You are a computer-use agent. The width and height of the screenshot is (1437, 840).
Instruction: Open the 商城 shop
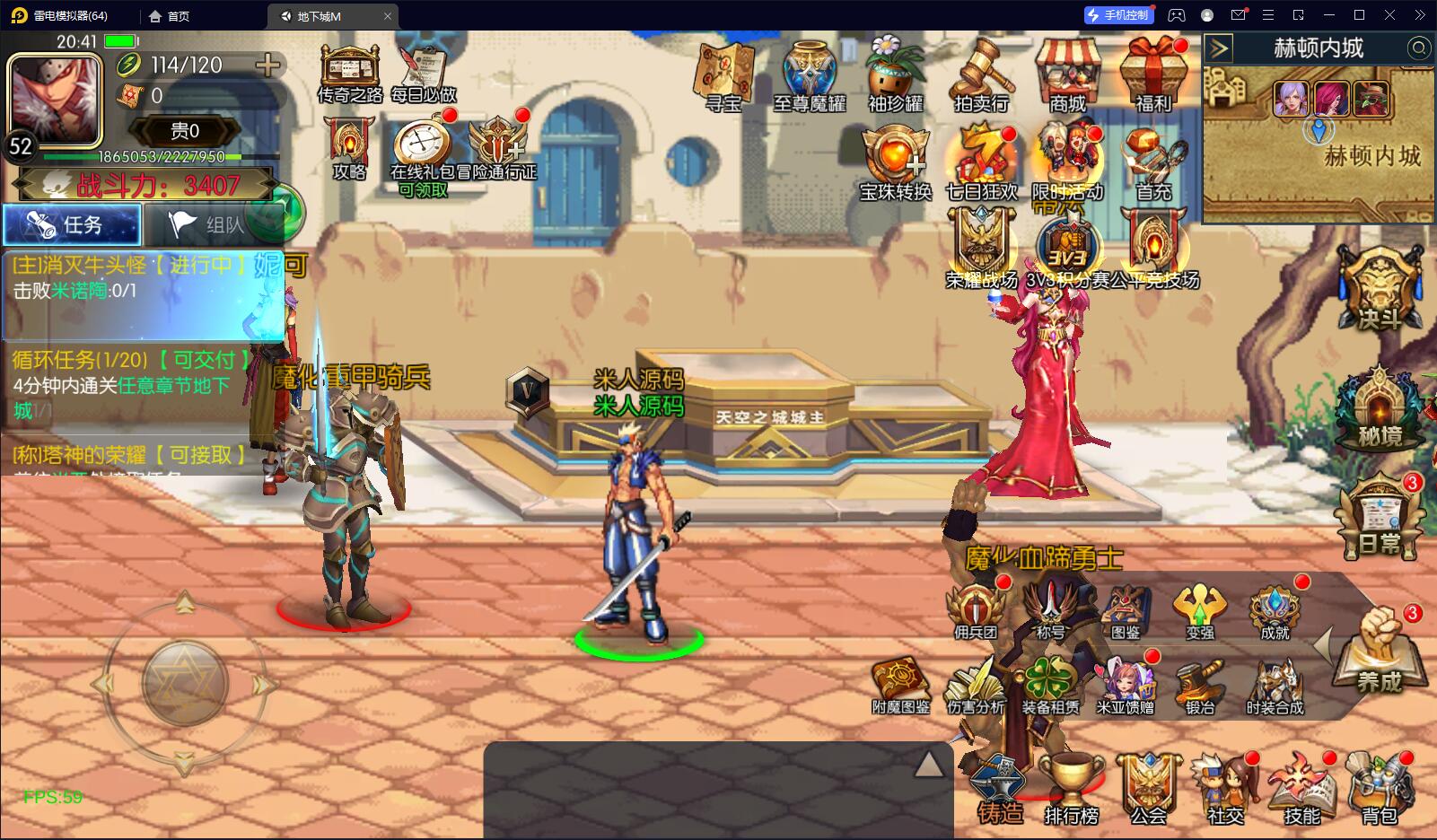coord(1067,77)
